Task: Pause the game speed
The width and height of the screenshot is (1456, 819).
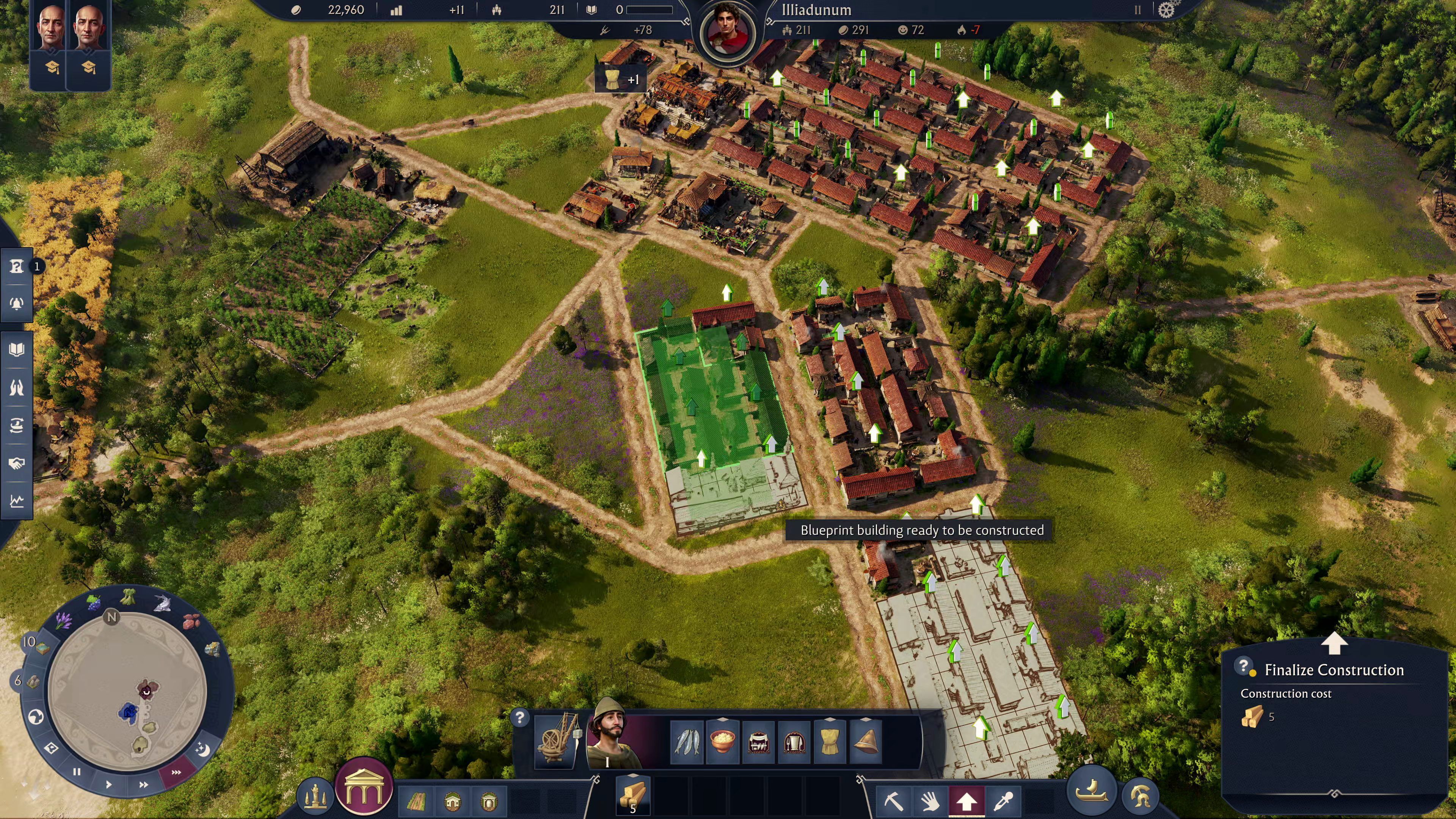Action: click(x=77, y=772)
